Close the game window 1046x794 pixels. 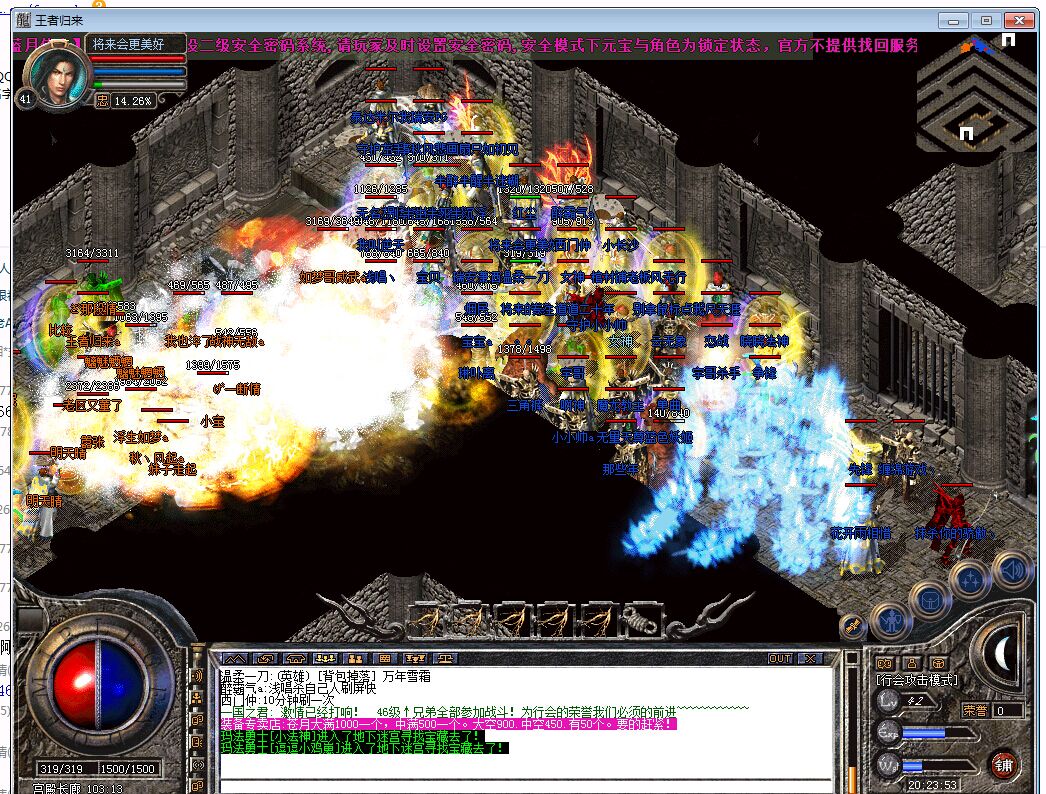pos(1019,20)
